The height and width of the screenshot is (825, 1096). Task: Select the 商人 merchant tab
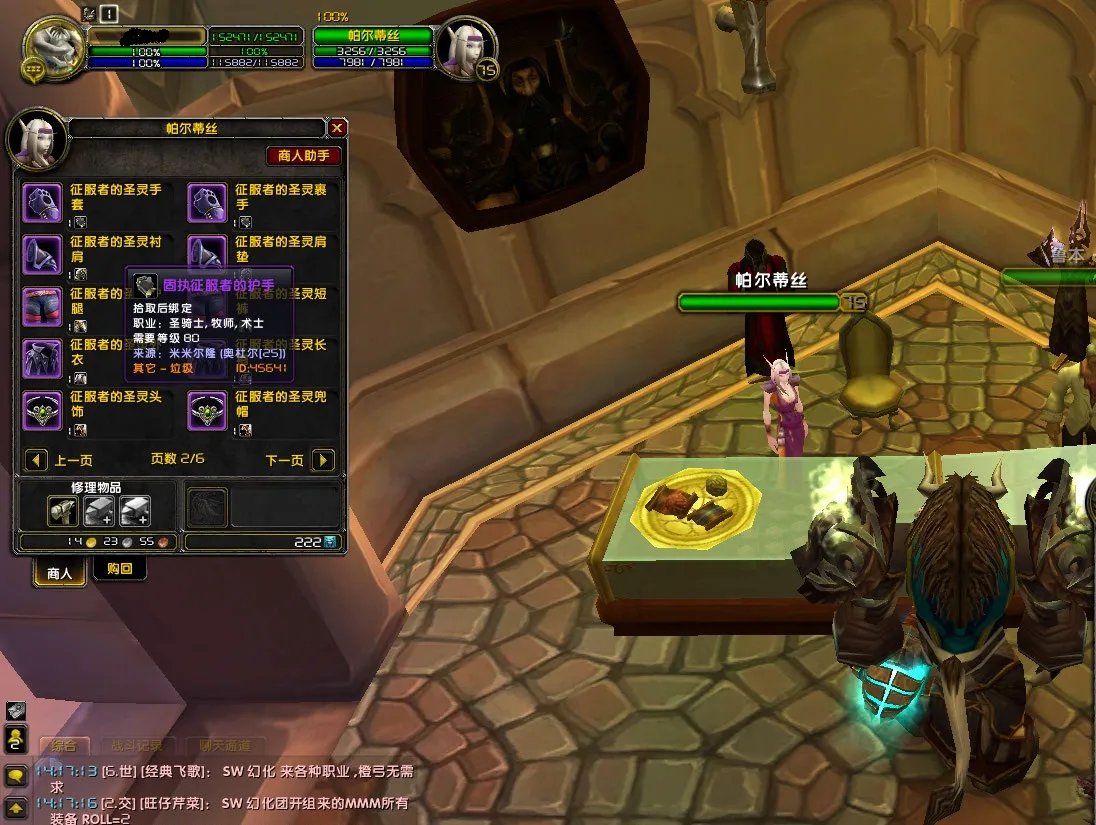pyautogui.click(x=59, y=573)
